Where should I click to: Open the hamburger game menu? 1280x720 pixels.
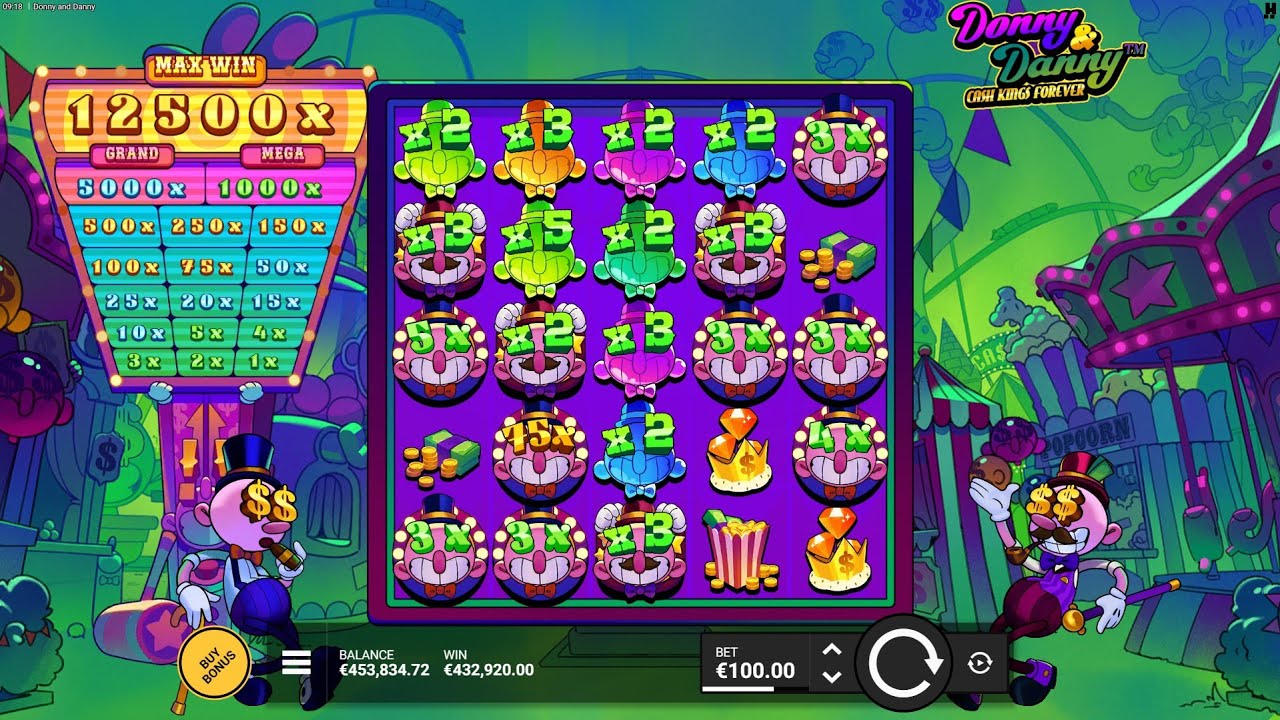(x=299, y=660)
